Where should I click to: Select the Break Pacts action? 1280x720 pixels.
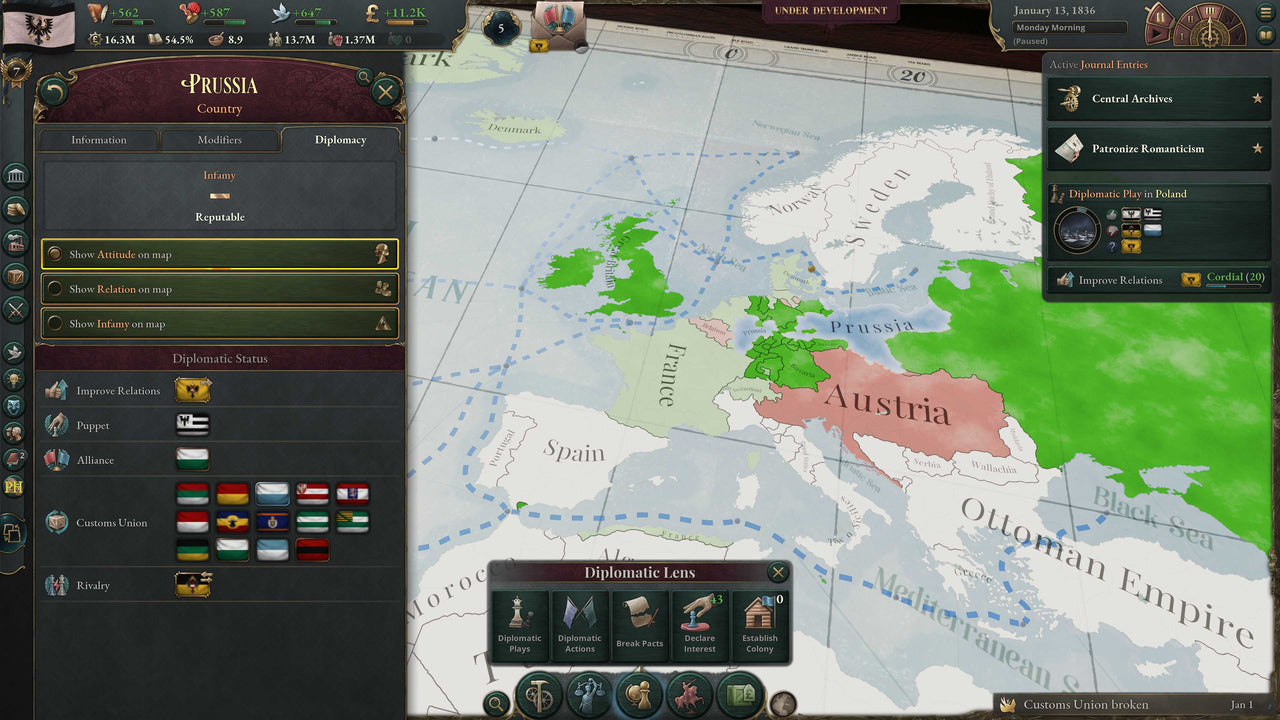coord(640,625)
